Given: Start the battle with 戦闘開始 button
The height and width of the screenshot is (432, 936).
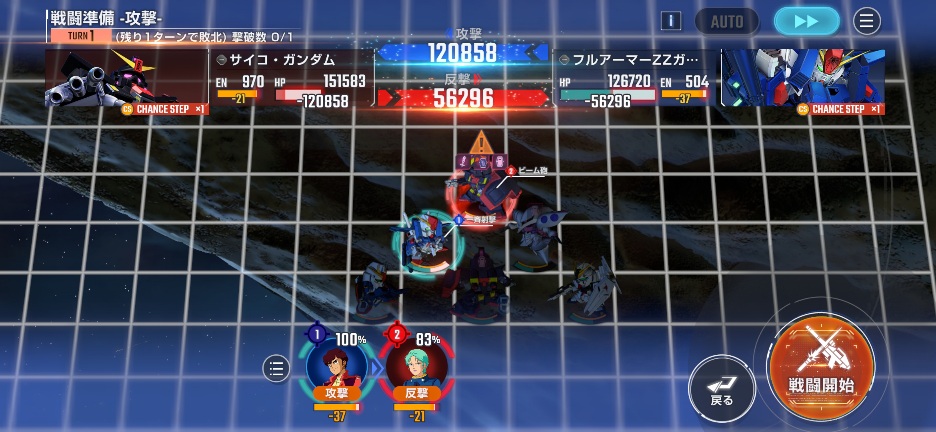Looking at the screenshot, I should click(821, 364).
